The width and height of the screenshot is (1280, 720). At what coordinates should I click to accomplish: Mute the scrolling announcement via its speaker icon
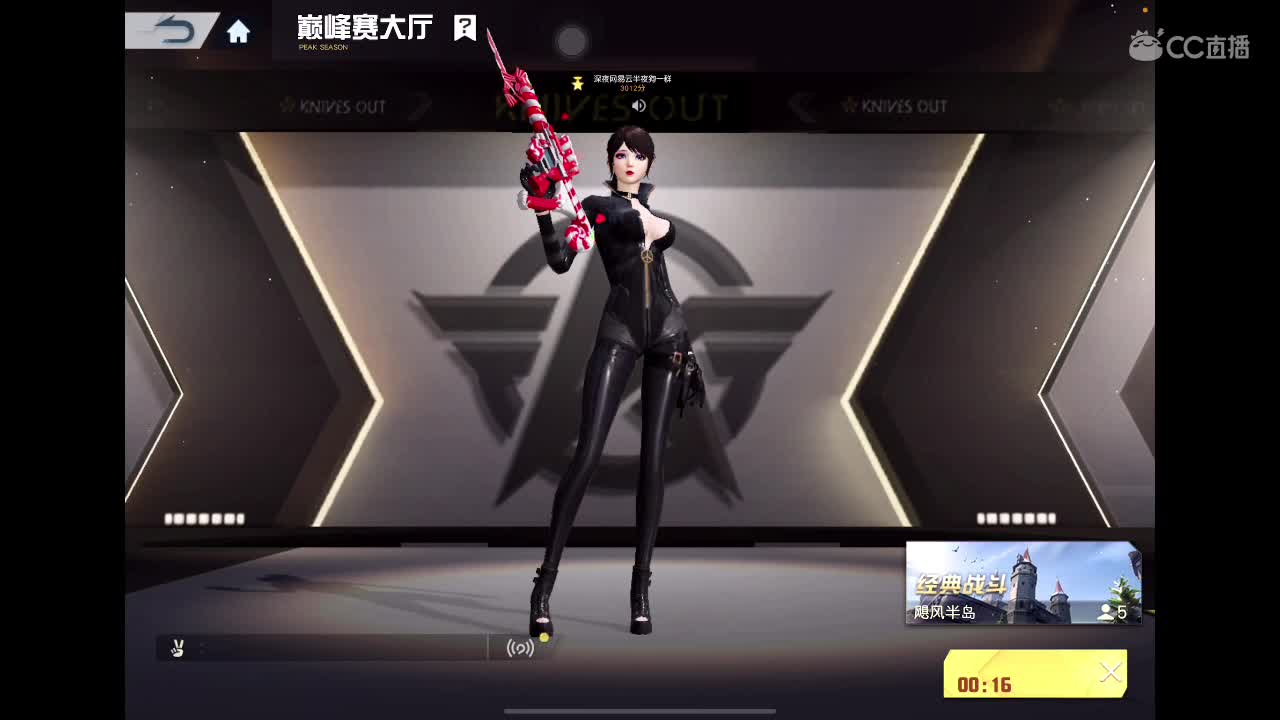click(x=637, y=103)
